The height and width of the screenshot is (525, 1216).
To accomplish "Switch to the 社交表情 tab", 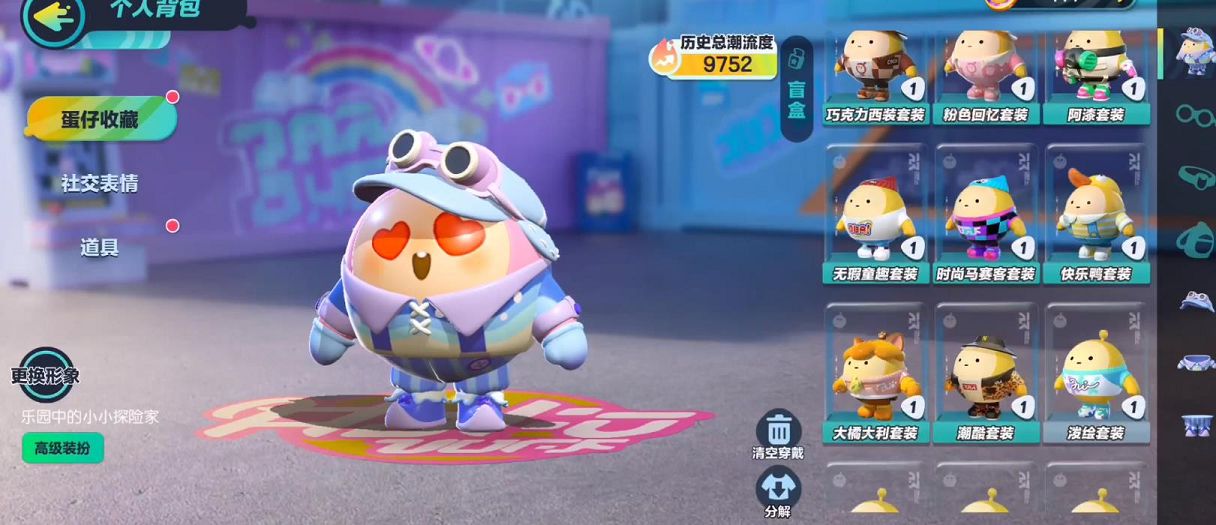I will click(x=99, y=183).
